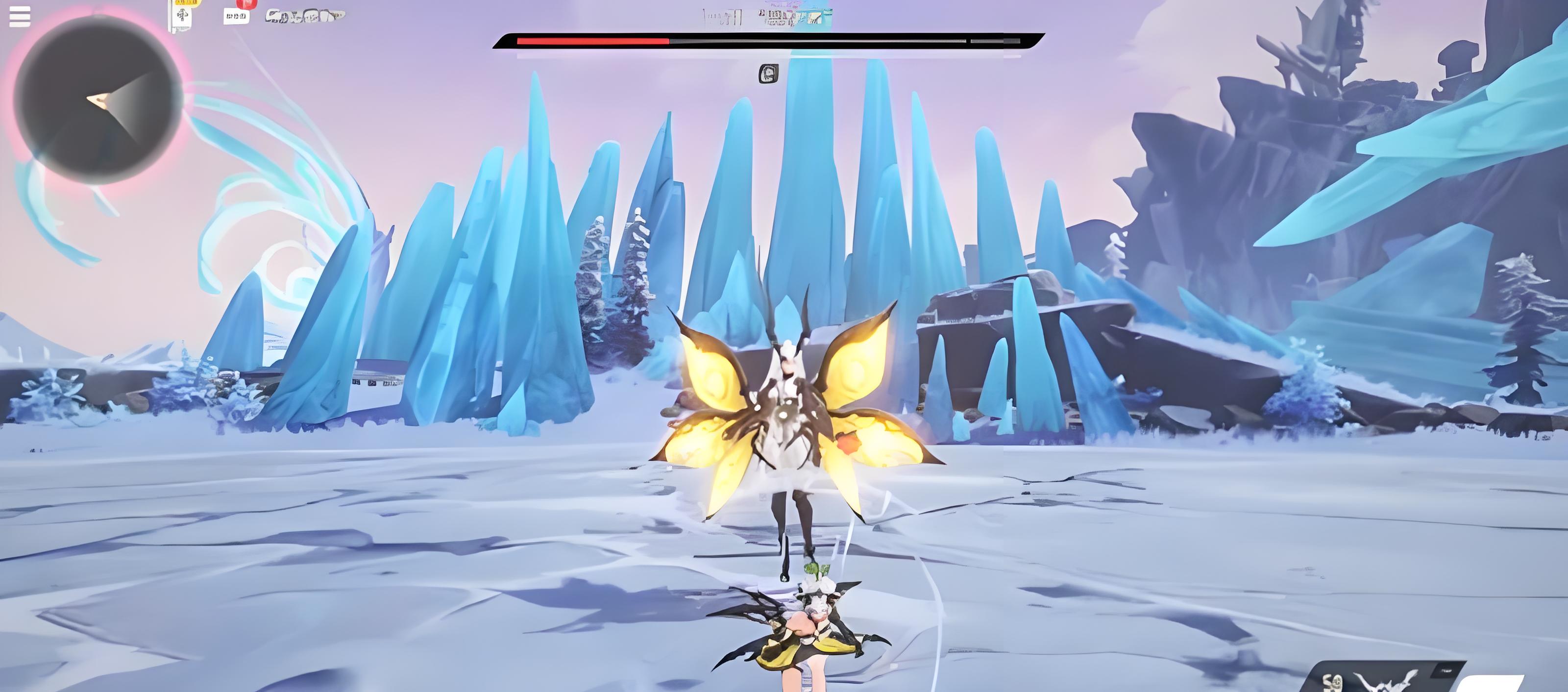Screen dimensions: 1568x692
Task: Click the circular minimap
Action: 98,100
